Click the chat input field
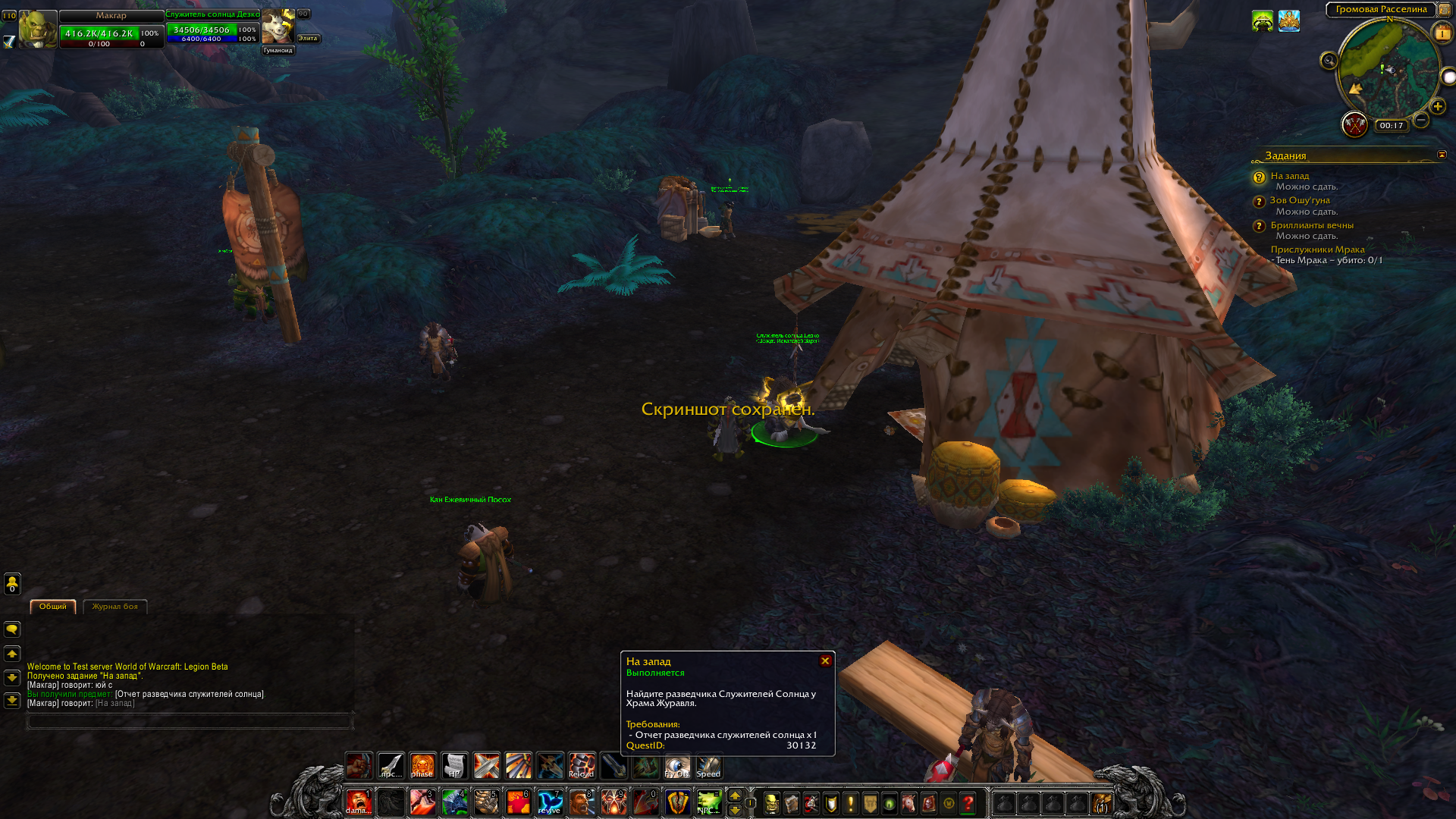 (x=190, y=721)
